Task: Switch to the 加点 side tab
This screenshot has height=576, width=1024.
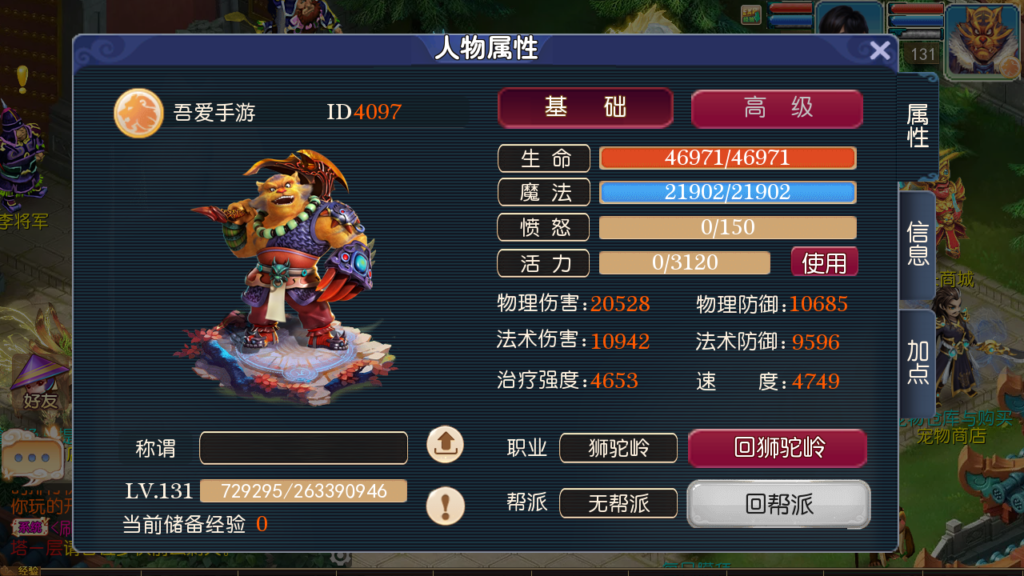Action: 917,362
